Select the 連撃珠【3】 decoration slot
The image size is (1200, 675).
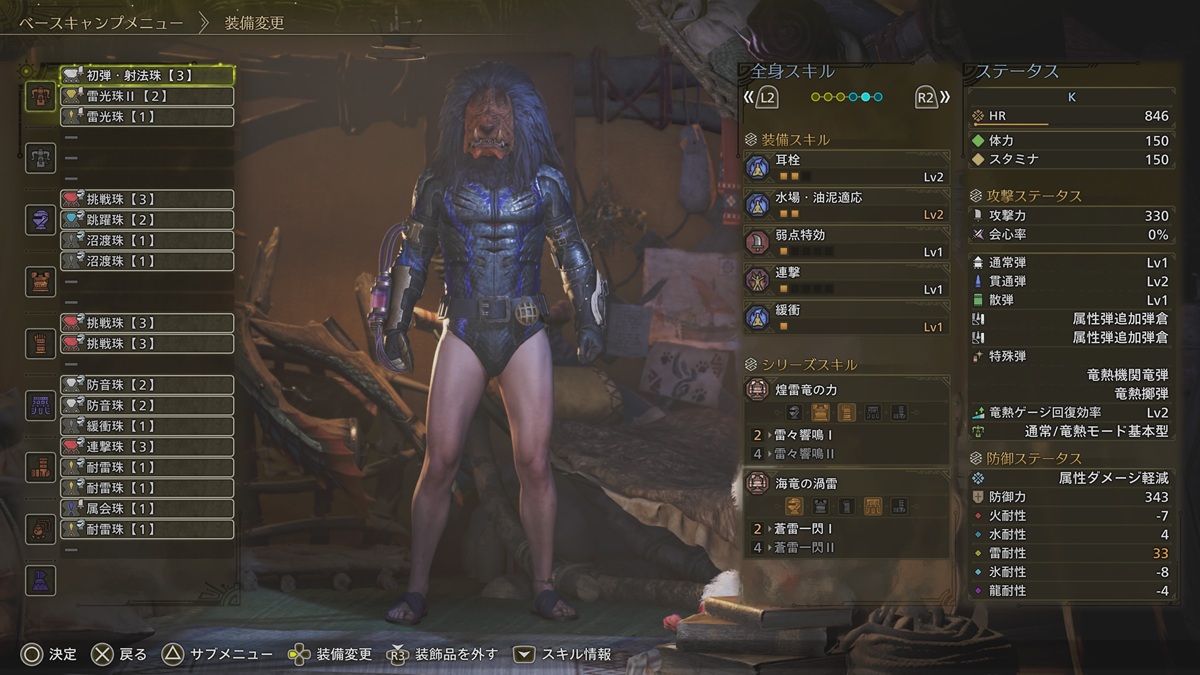tap(147, 446)
